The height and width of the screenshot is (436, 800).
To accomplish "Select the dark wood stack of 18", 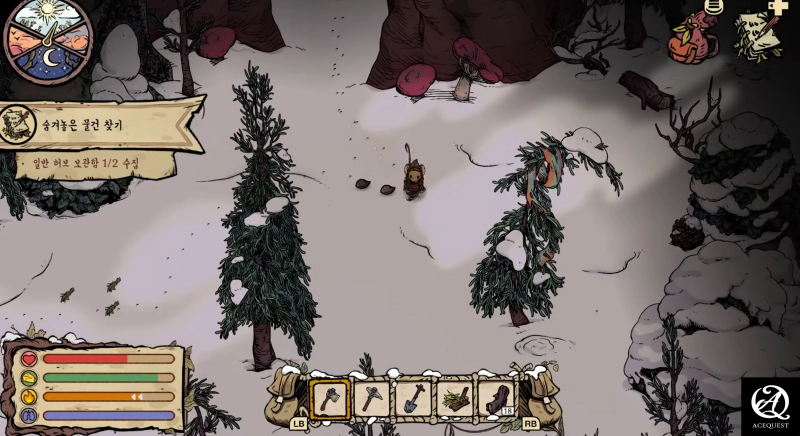I will pyautogui.click(x=496, y=399).
